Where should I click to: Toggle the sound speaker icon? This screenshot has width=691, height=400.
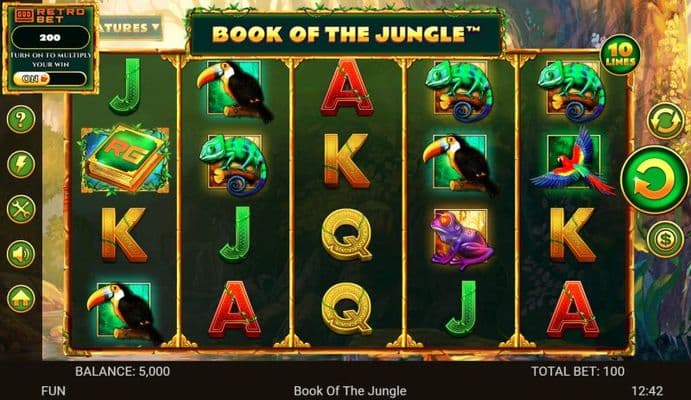21,254
